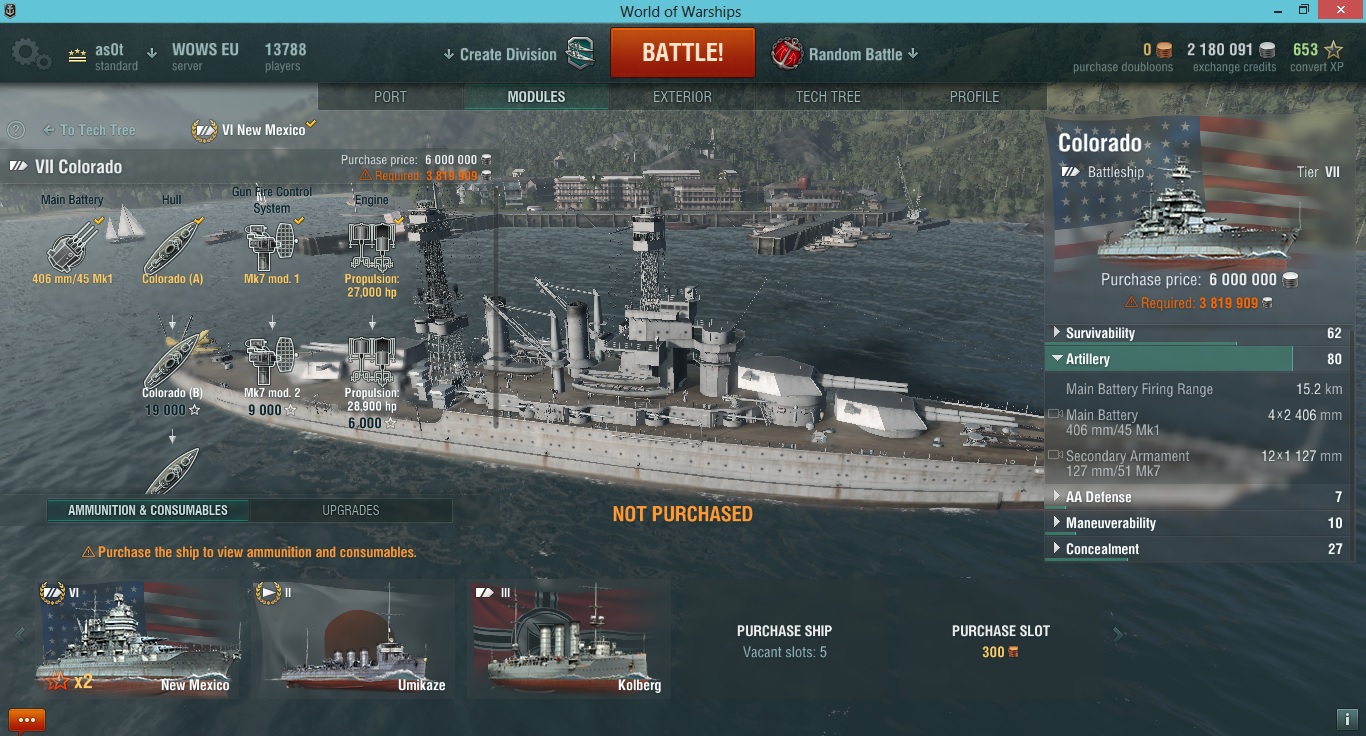The image size is (1366, 736).
Task: Select the New Mexico ship in carousel
Action: [138, 640]
